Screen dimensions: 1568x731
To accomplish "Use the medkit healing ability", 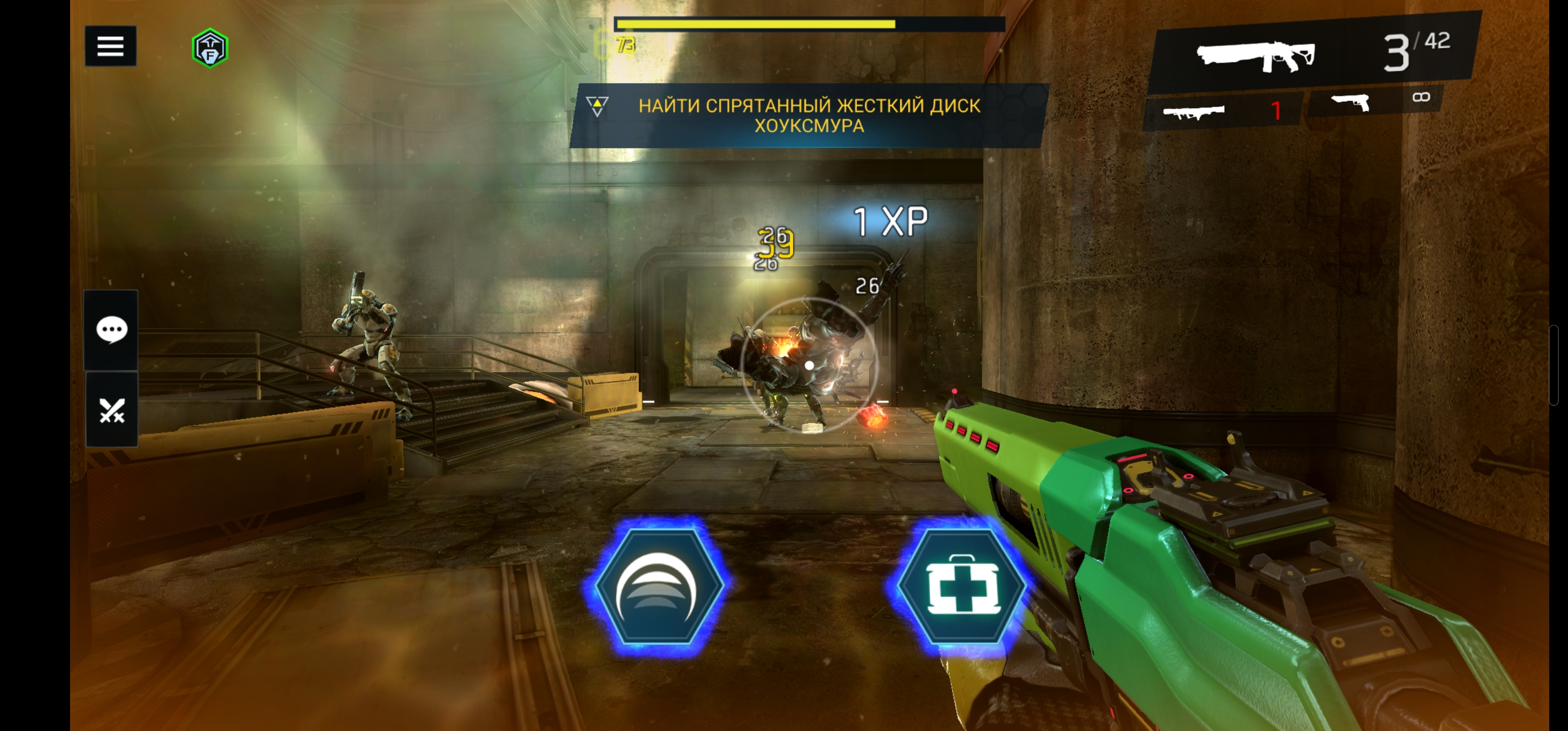I will [961, 585].
